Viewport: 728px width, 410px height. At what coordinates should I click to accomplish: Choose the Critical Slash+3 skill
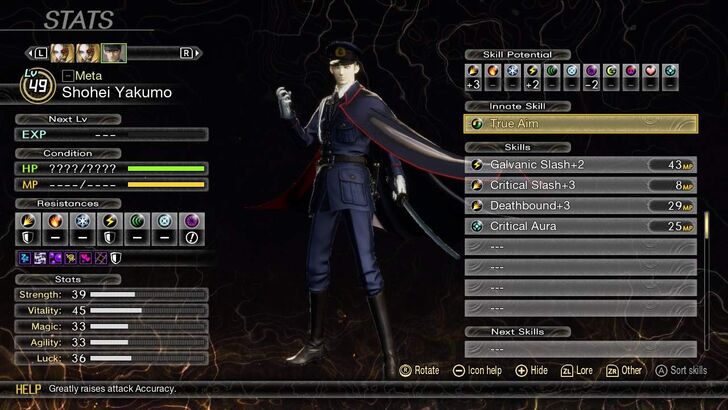[x=580, y=185]
